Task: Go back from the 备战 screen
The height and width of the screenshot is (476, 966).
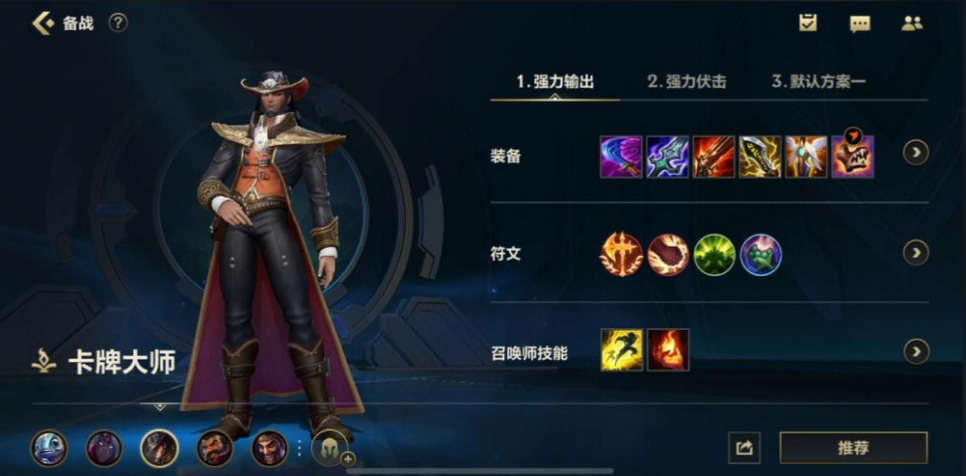Action: pyautogui.click(x=42, y=23)
